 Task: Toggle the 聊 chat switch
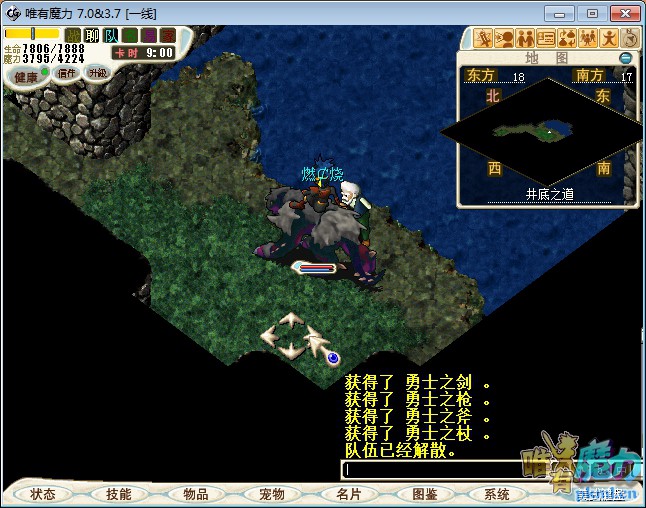[x=92, y=35]
